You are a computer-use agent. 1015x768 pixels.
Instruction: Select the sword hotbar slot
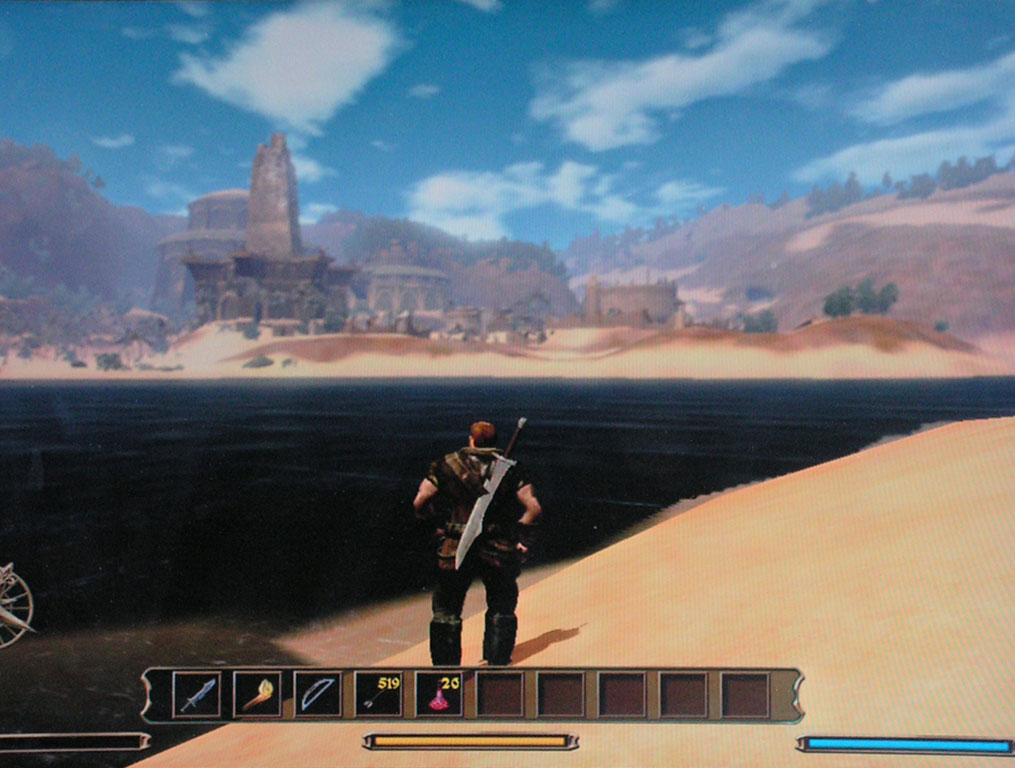coord(196,694)
